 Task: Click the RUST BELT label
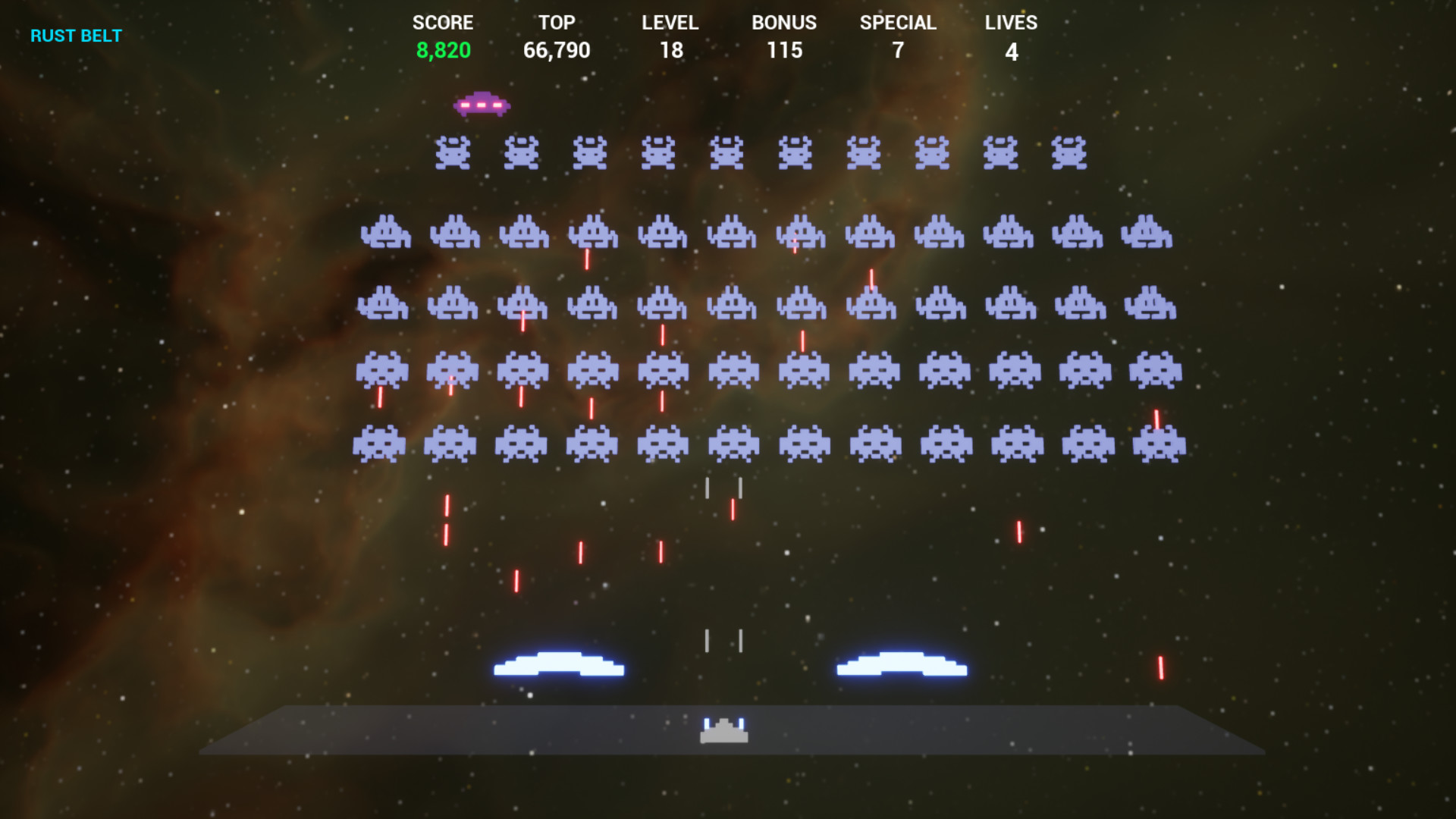75,35
